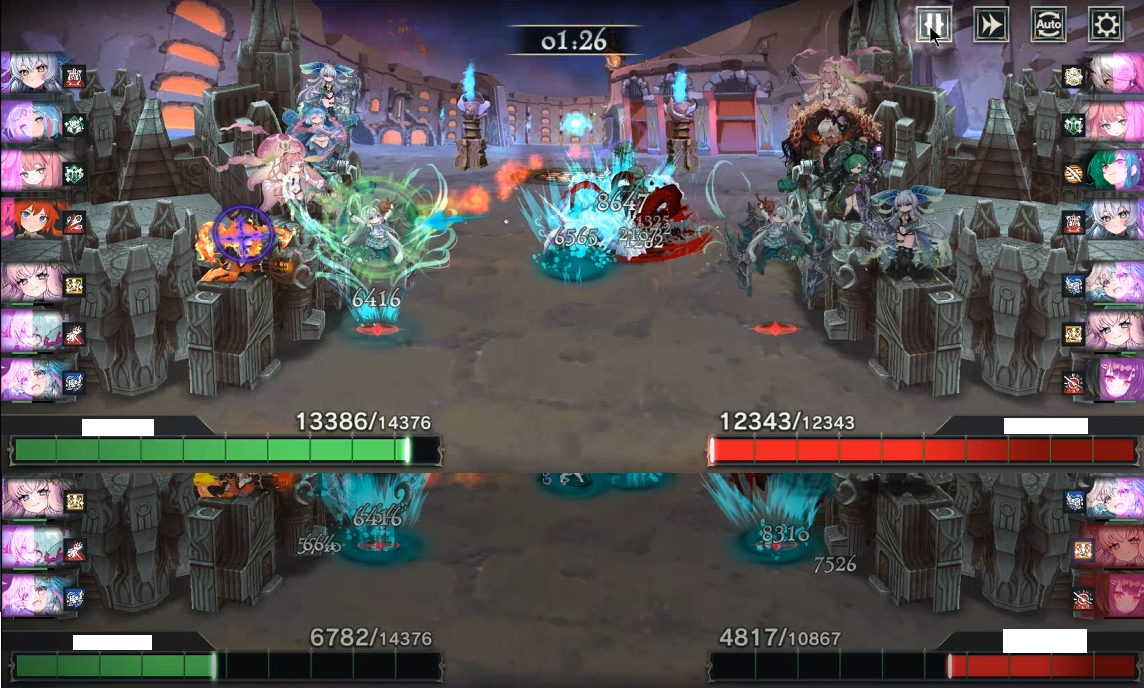Select the green-haired character portrait on right team
Viewport: 1144px width, 689px height.
(x=1115, y=173)
